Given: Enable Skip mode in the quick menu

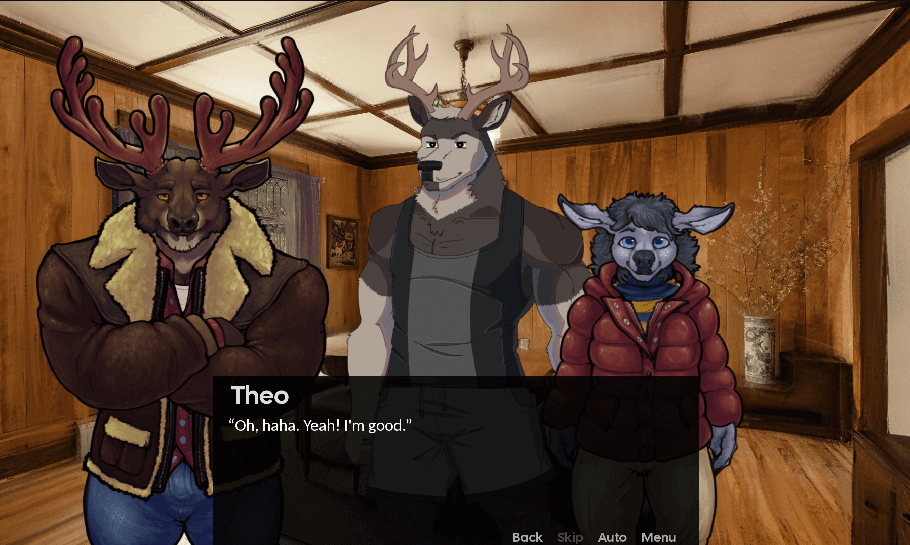Looking at the screenshot, I should (570, 538).
